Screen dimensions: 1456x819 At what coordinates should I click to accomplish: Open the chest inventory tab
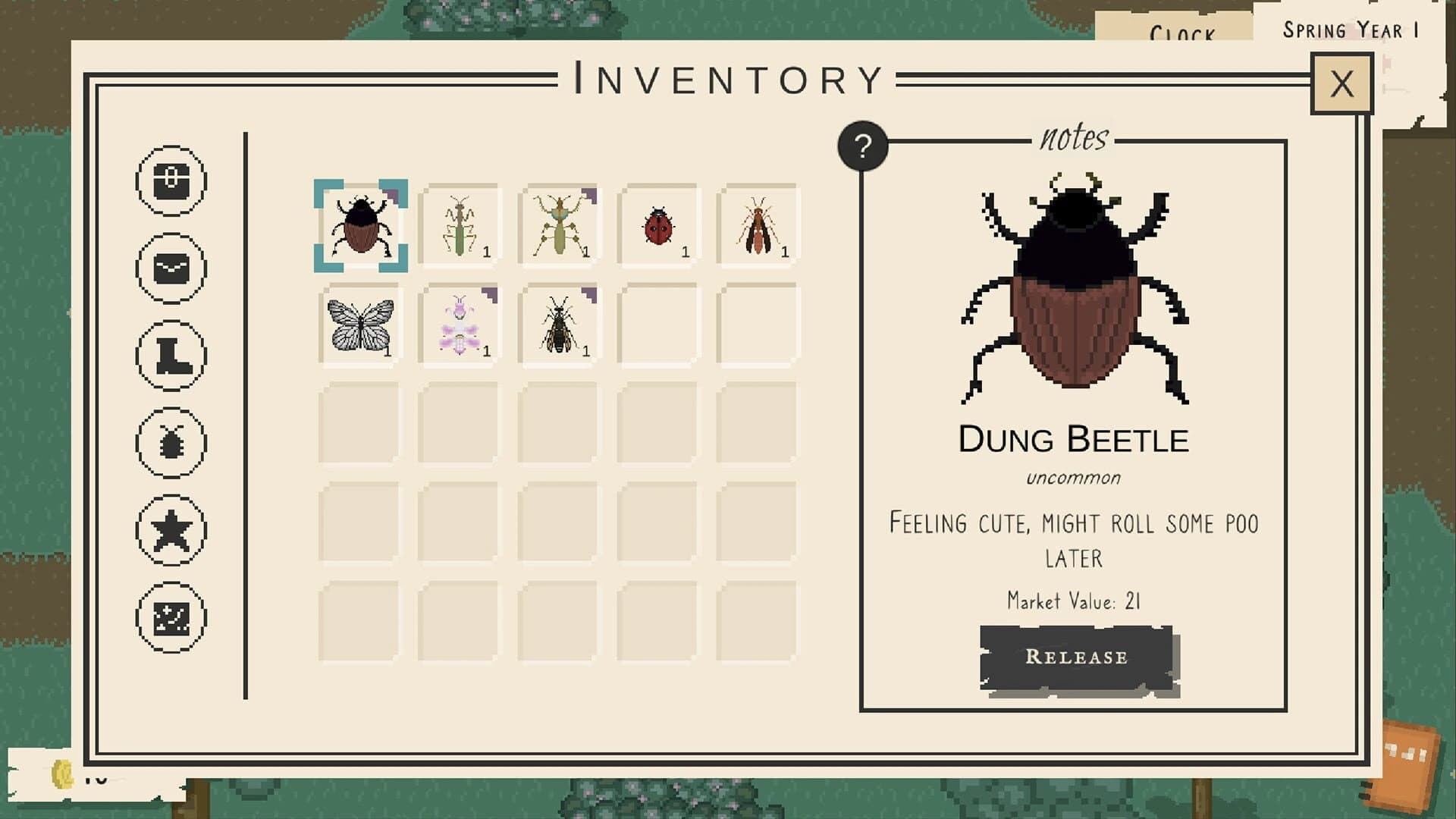click(x=173, y=182)
